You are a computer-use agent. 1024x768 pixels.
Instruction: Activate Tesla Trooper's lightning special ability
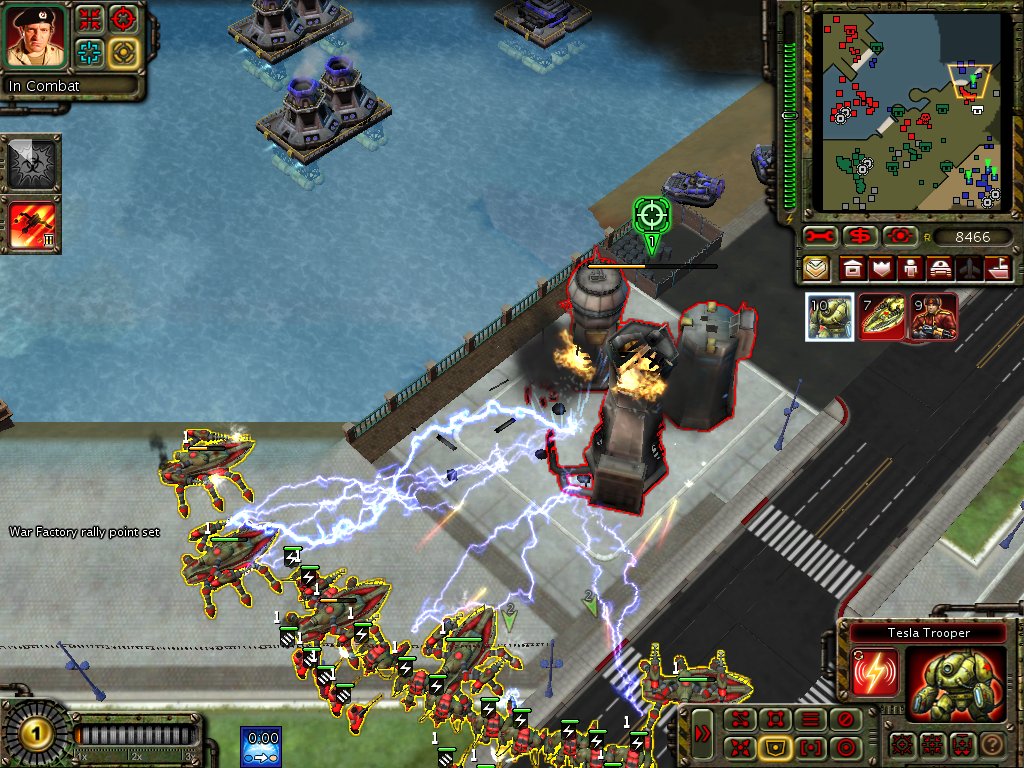(875, 672)
